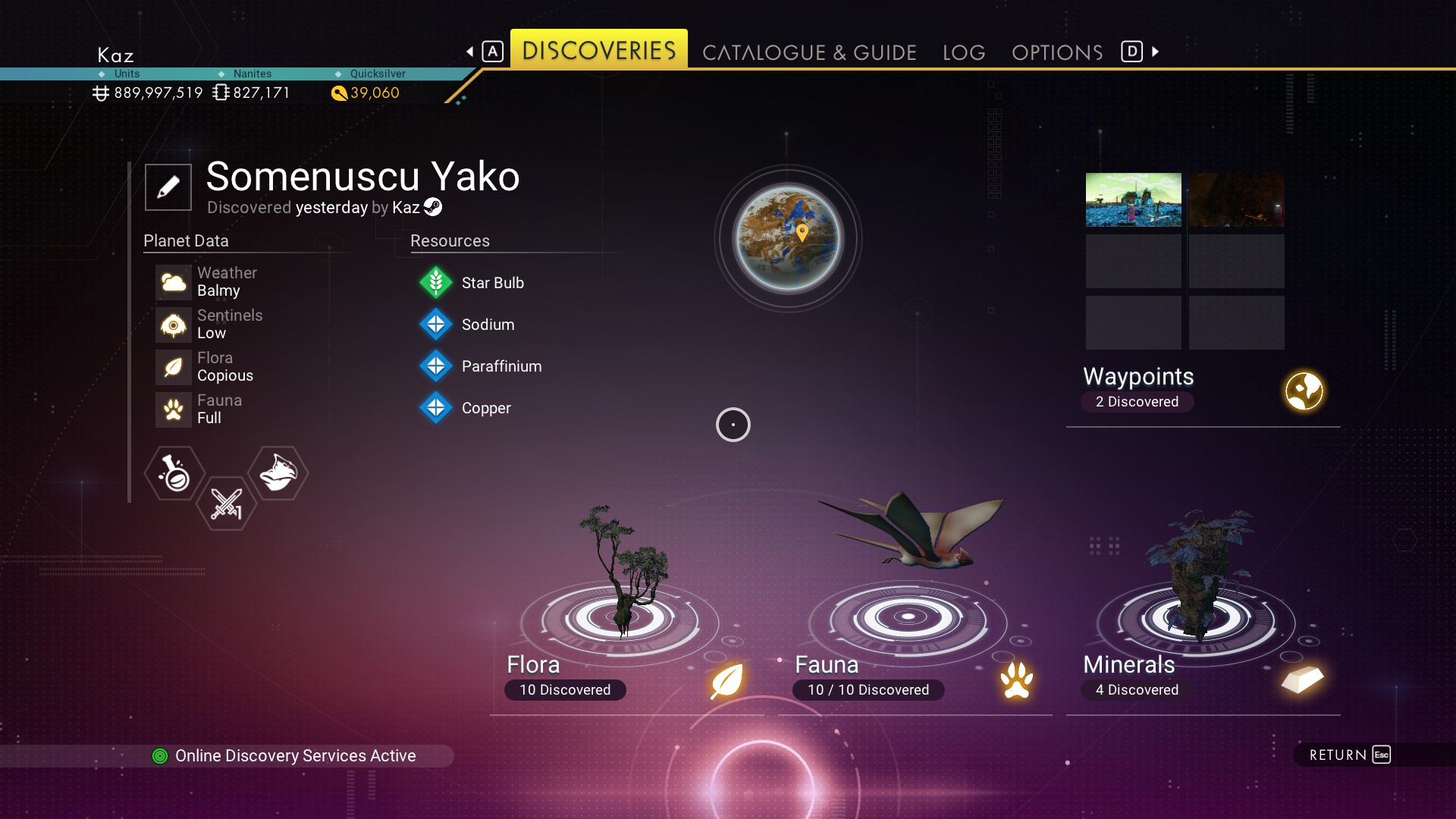Click the Somenuscu Yako planet globe
Screen dimensions: 1456x819
click(x=788, y=238)
